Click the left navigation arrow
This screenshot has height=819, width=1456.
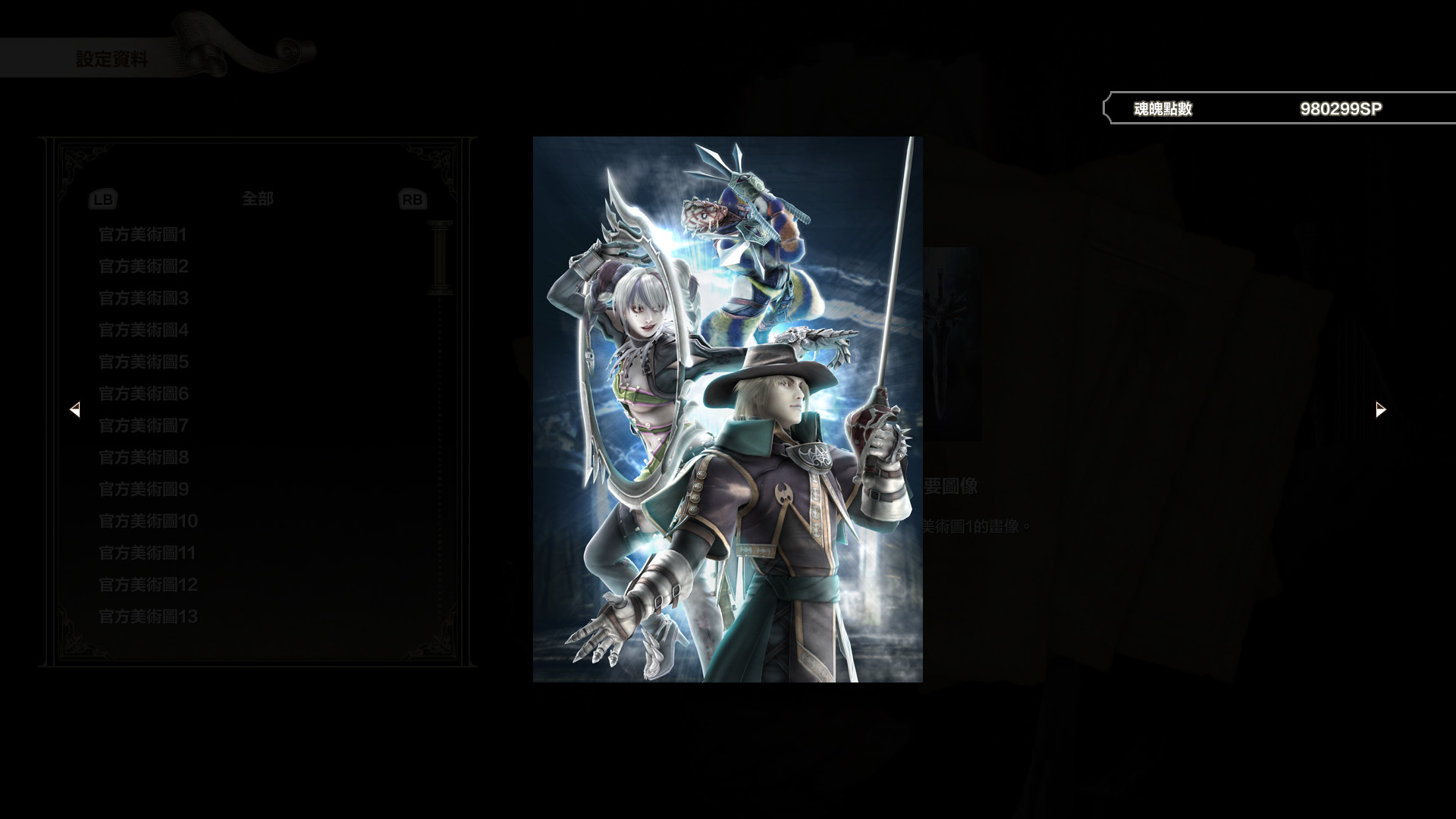(x=76, y=409)
